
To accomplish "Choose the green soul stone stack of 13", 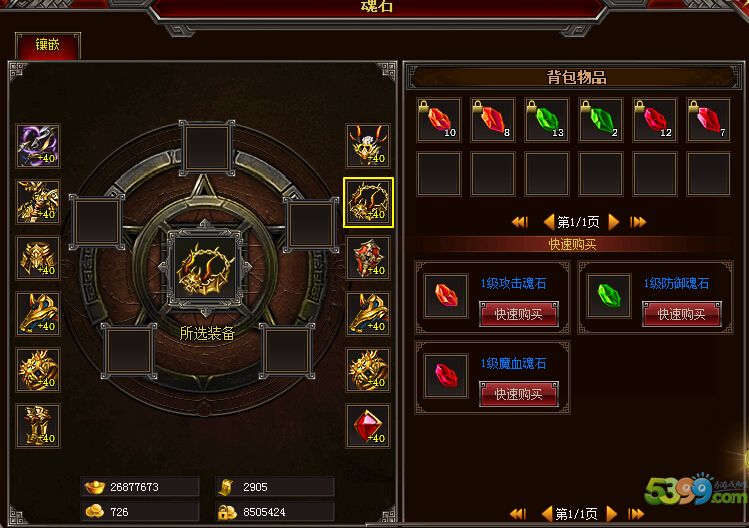I will pos(546,120).
